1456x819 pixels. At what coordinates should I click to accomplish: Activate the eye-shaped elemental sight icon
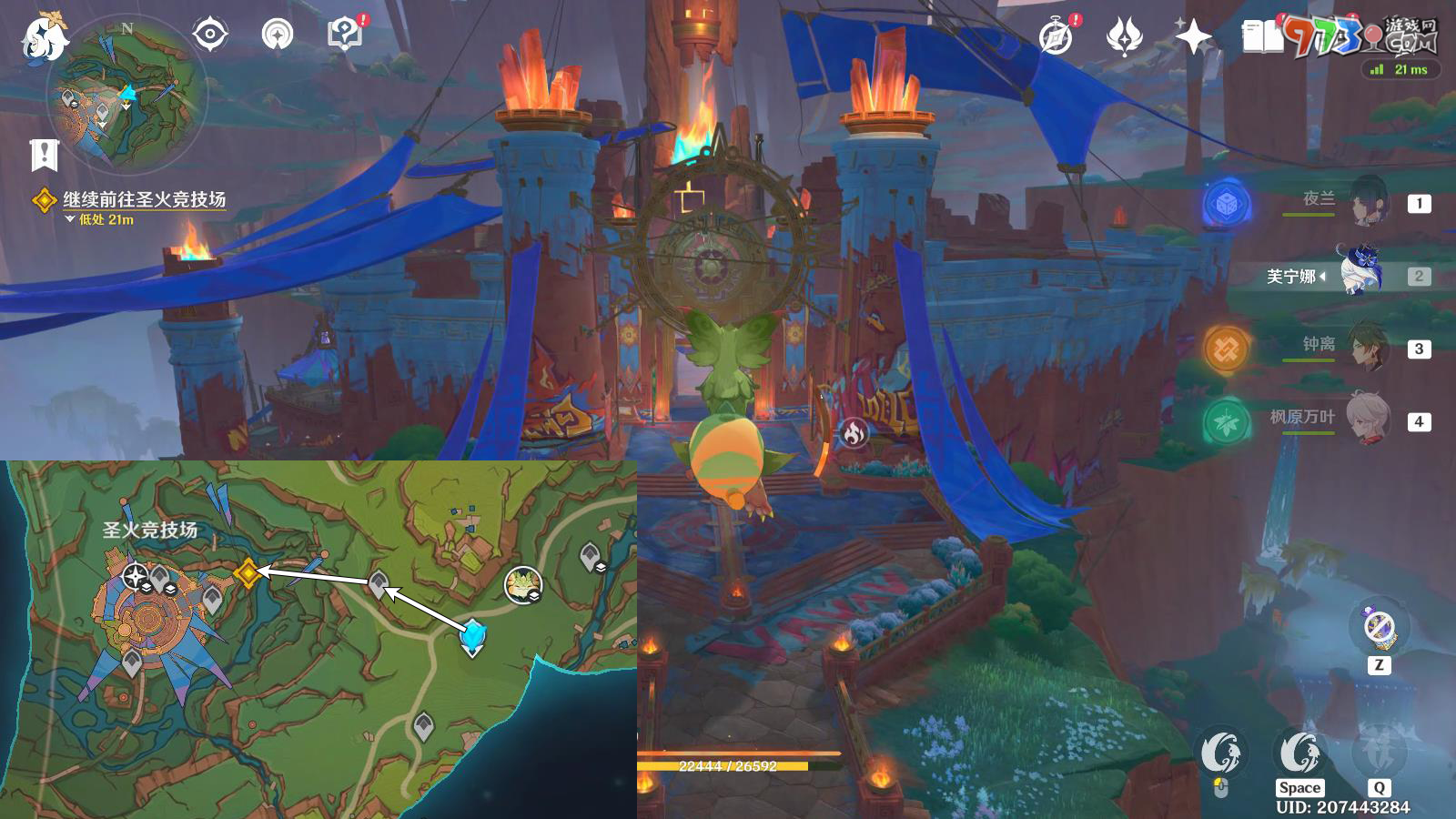[x=210, y=35]
